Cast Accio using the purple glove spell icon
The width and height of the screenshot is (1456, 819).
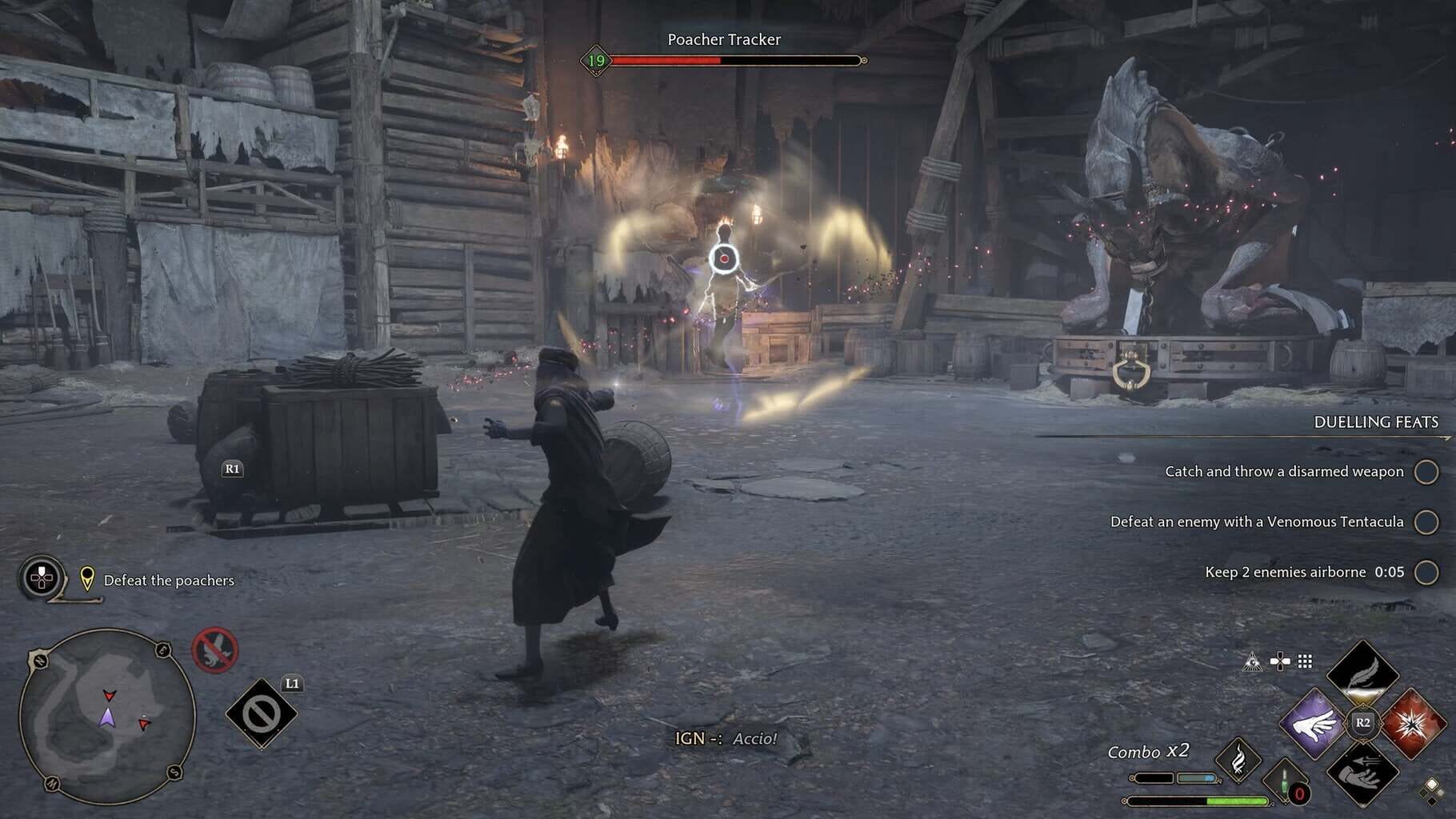tap(1314, 724)
